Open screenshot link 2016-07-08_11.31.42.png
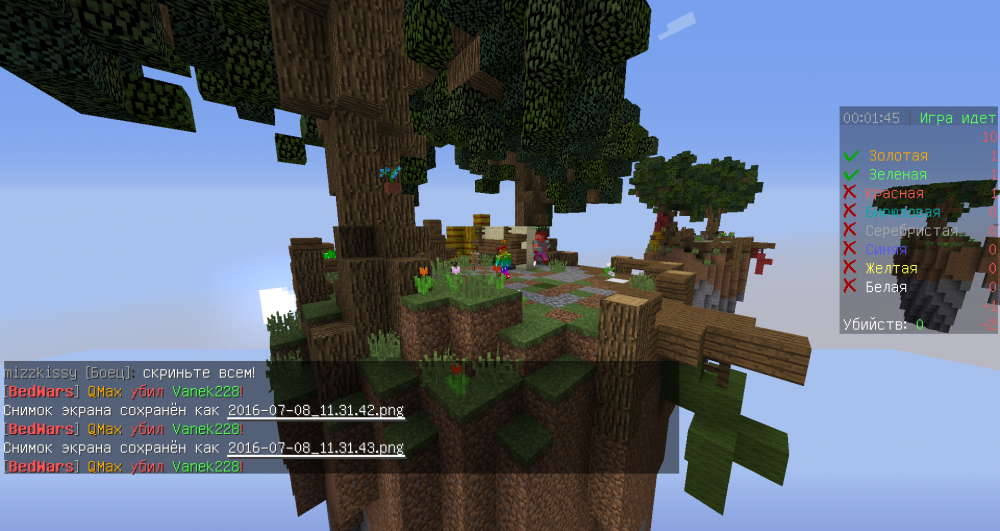The height and width of the screenshot is (531, 1000). pyautogui.click(x=315, y=410)
